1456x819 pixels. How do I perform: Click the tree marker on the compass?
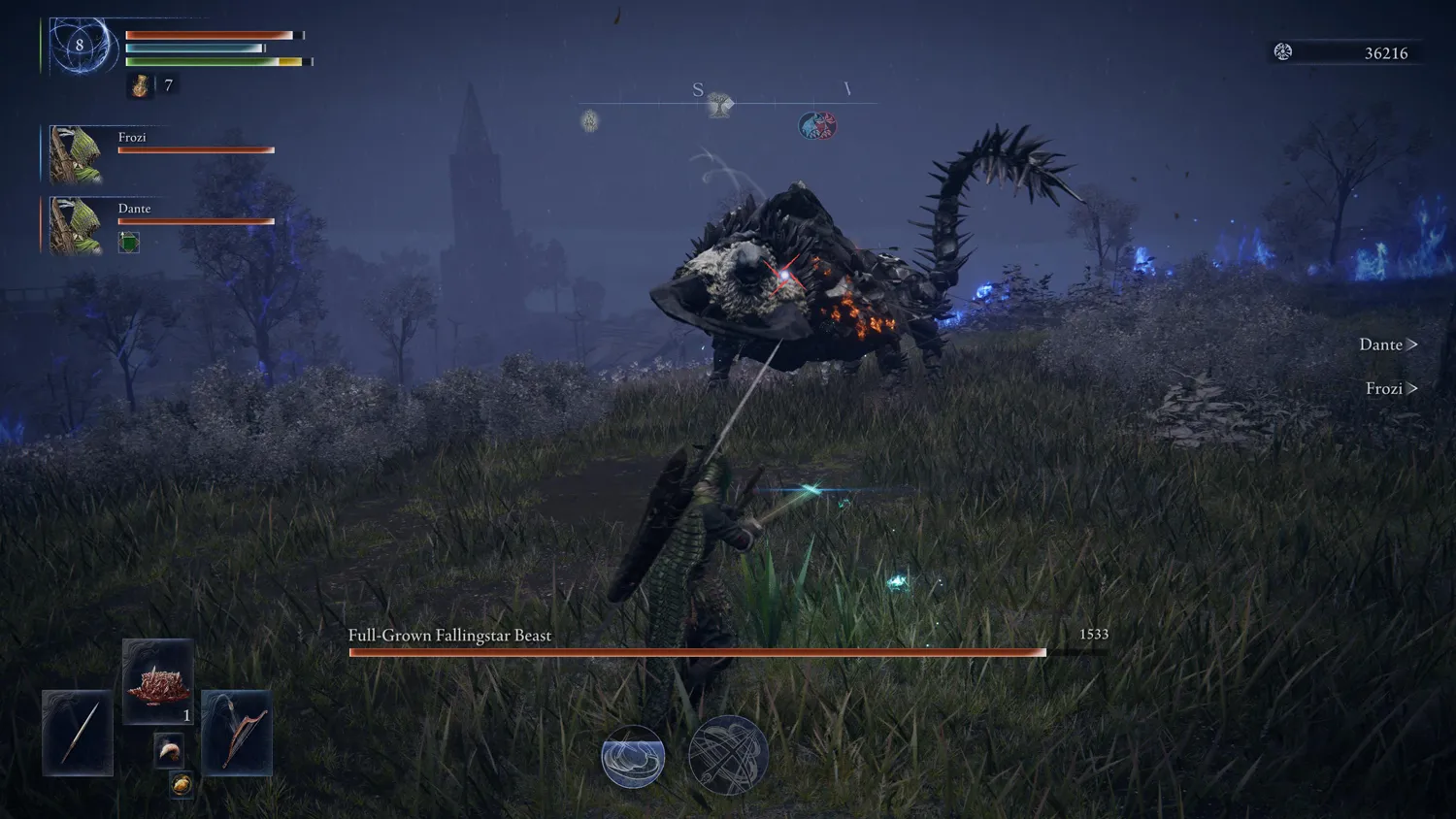pos(719,105)
